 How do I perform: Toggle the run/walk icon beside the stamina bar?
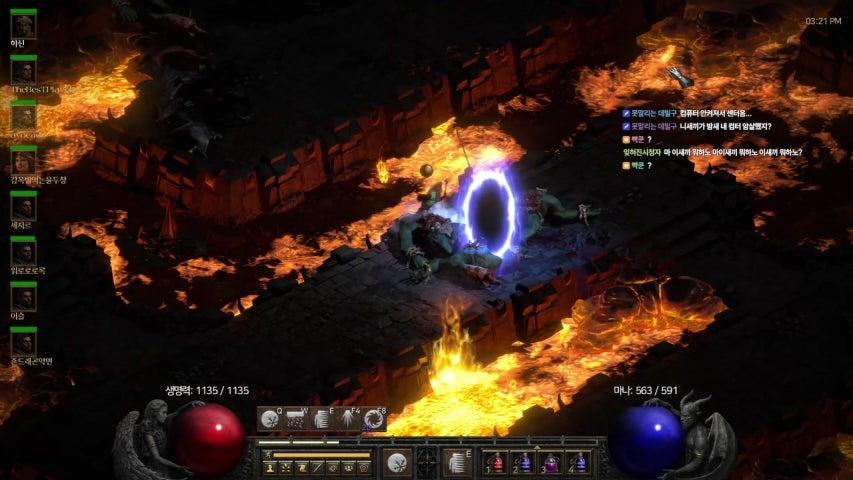(x=268, y=455)
